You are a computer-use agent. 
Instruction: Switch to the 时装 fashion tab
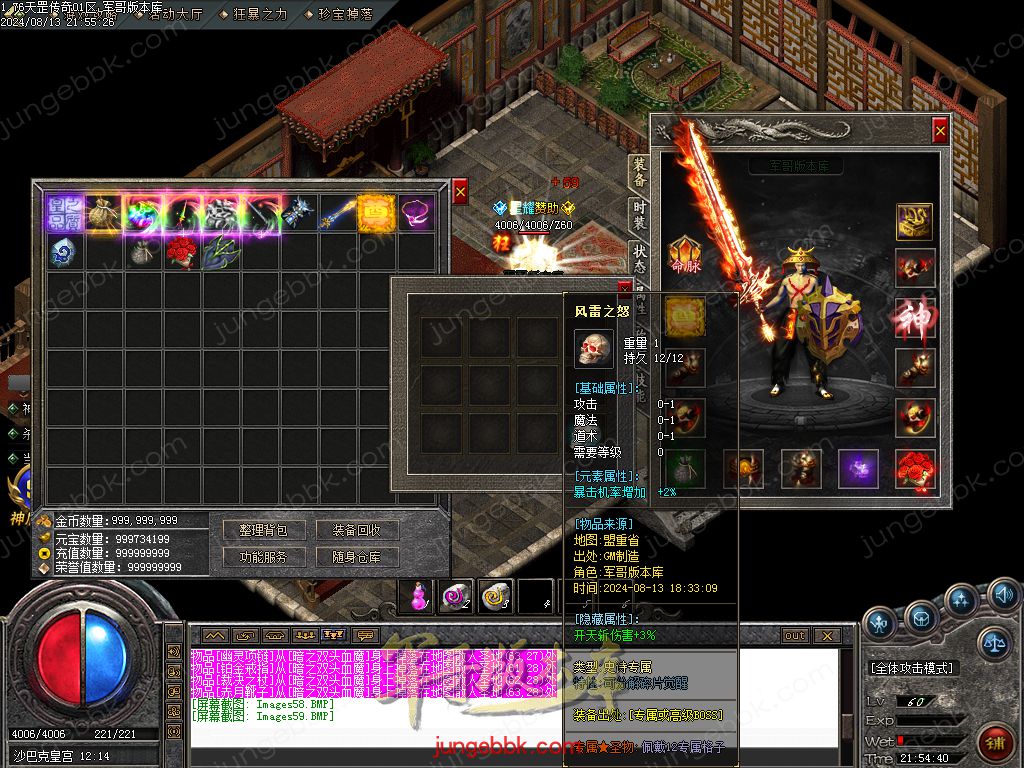(x=639, y=214)
